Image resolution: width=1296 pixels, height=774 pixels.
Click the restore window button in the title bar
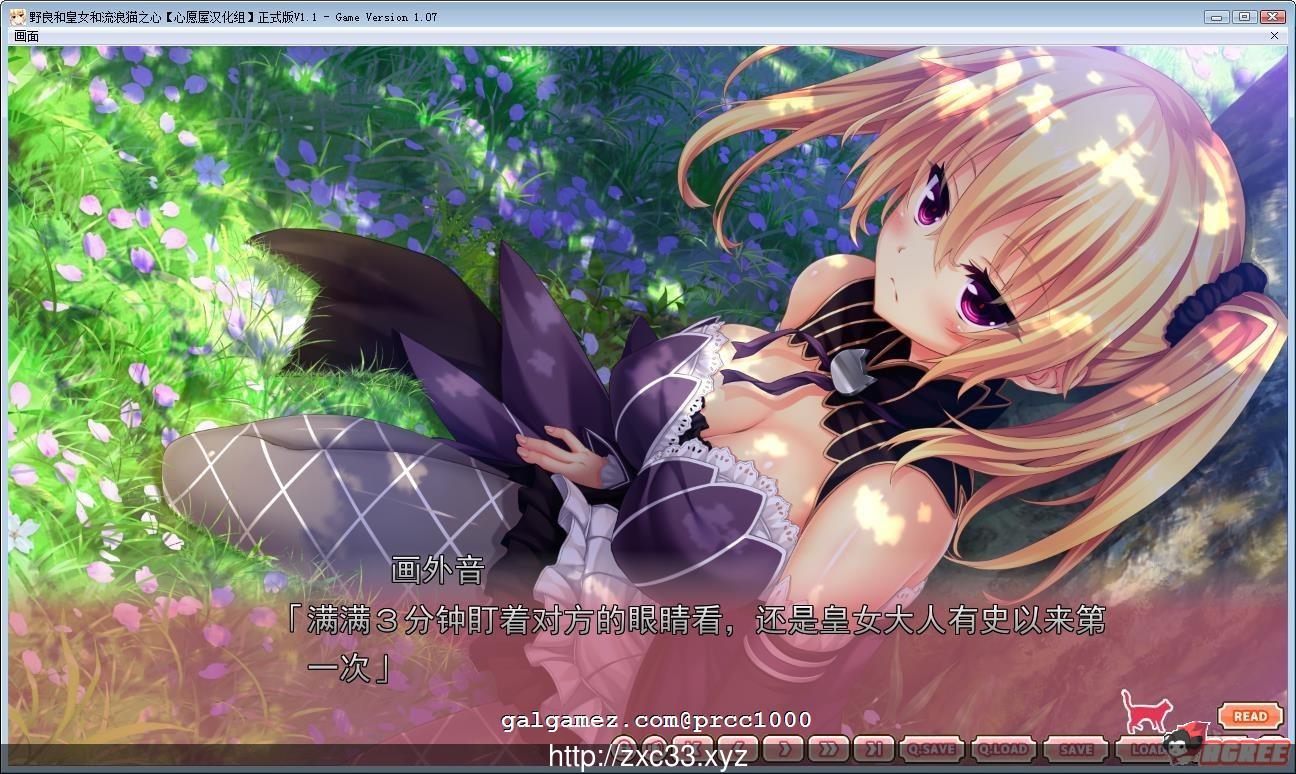(x=1245, y=16)
